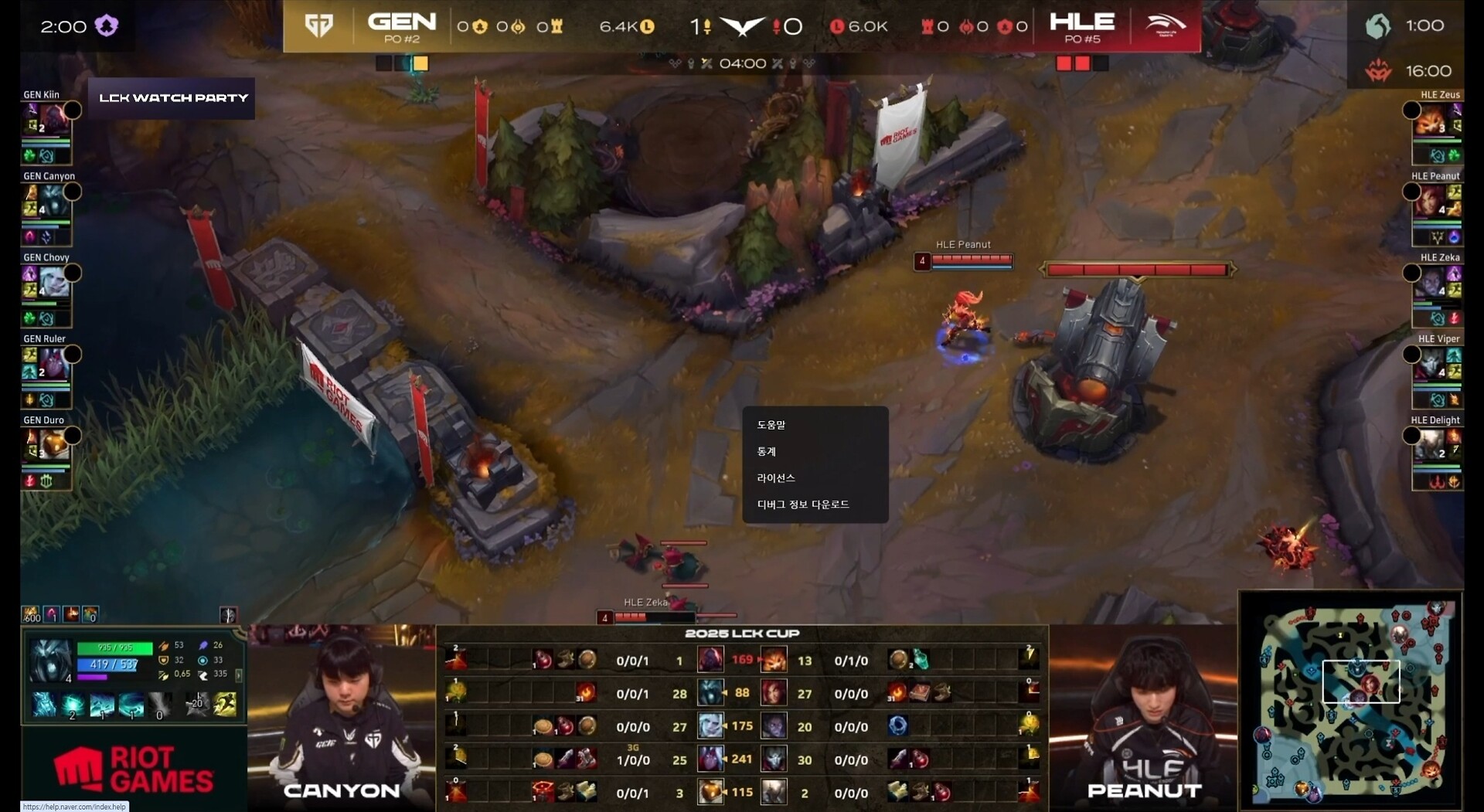
Task: Click the Flash summoner spell icon
Action: point(226,705)
